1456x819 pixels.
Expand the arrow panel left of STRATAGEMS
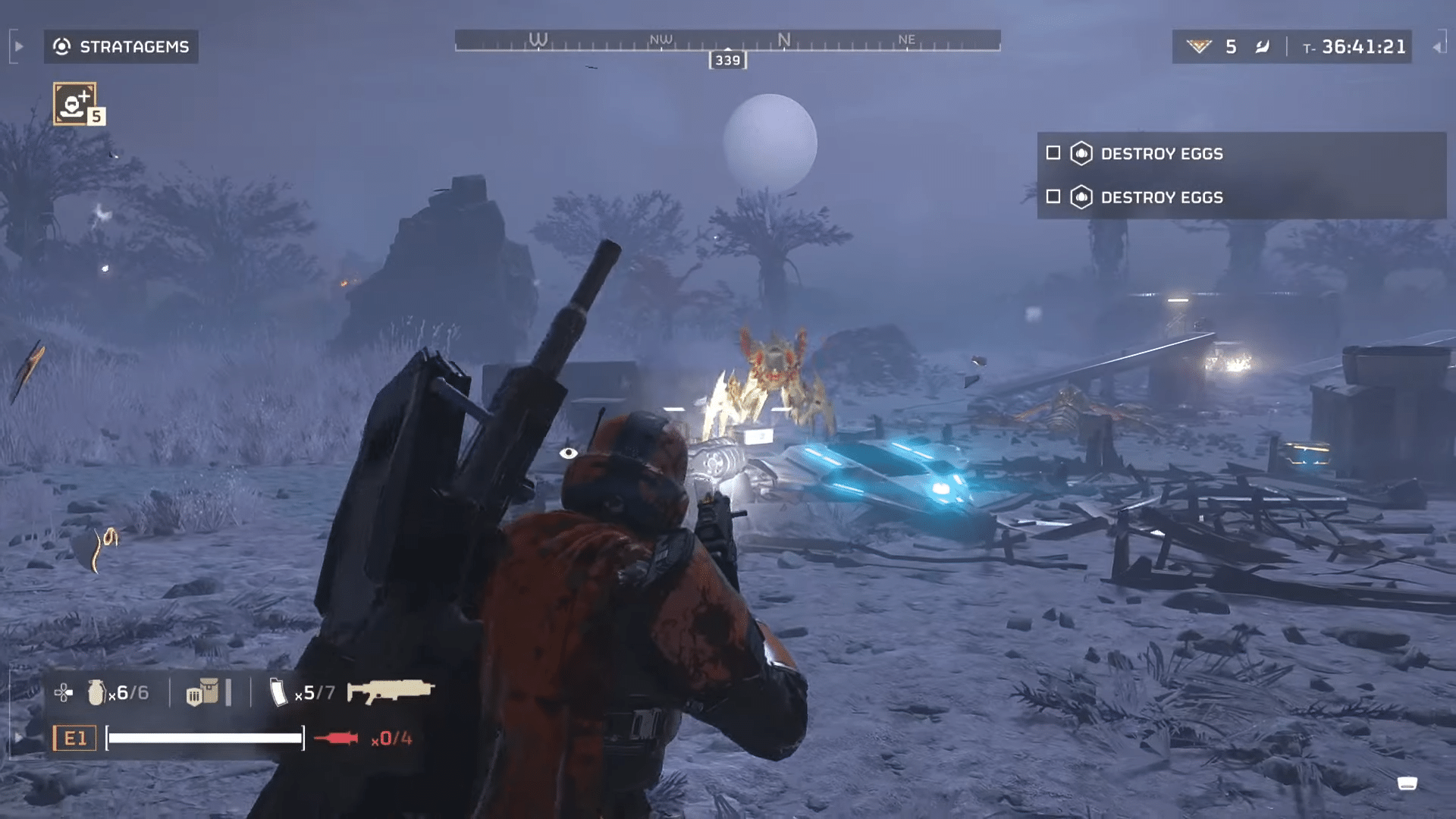pyautogui.click(x=18, y=45)
